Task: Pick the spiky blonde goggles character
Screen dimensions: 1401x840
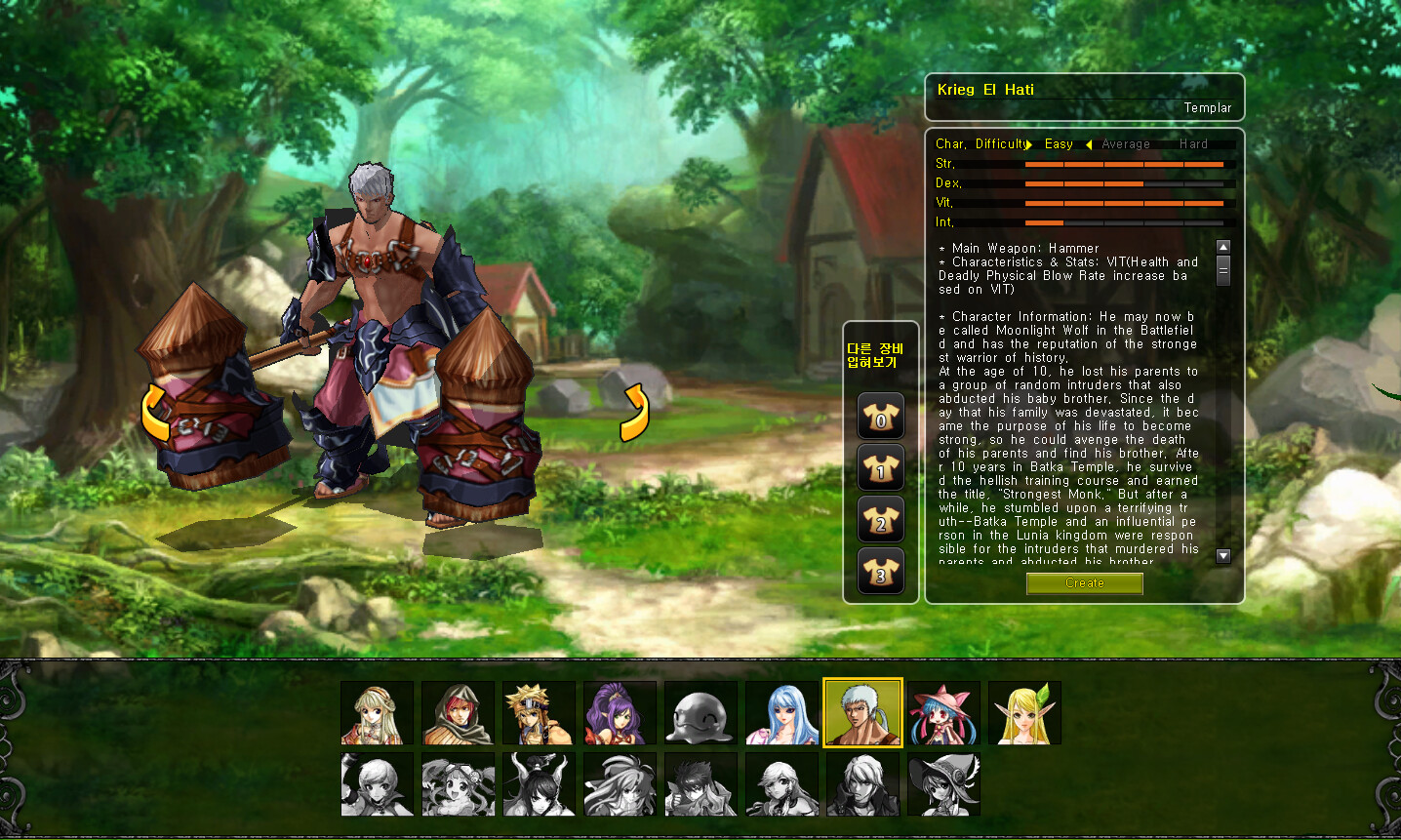Action: pyautogui.click(x=540, y=713)
